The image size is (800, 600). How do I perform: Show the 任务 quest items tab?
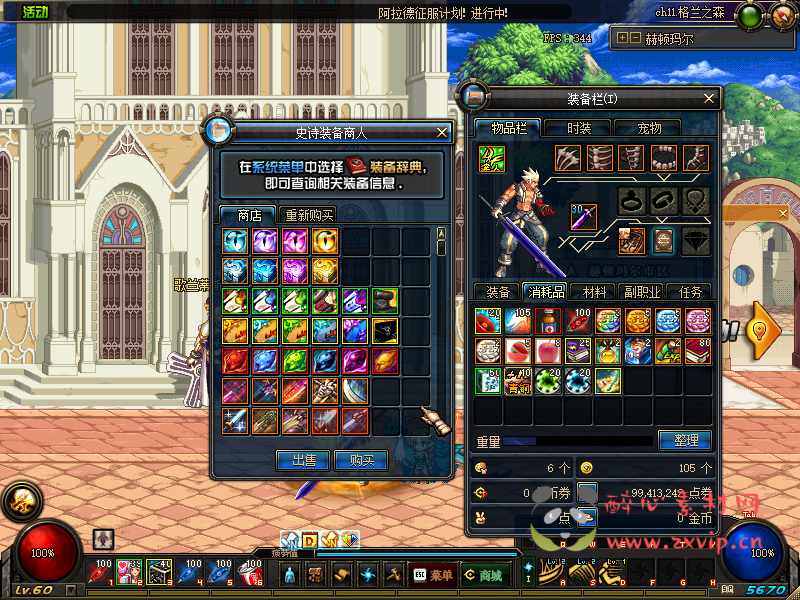tap(690, 292)
